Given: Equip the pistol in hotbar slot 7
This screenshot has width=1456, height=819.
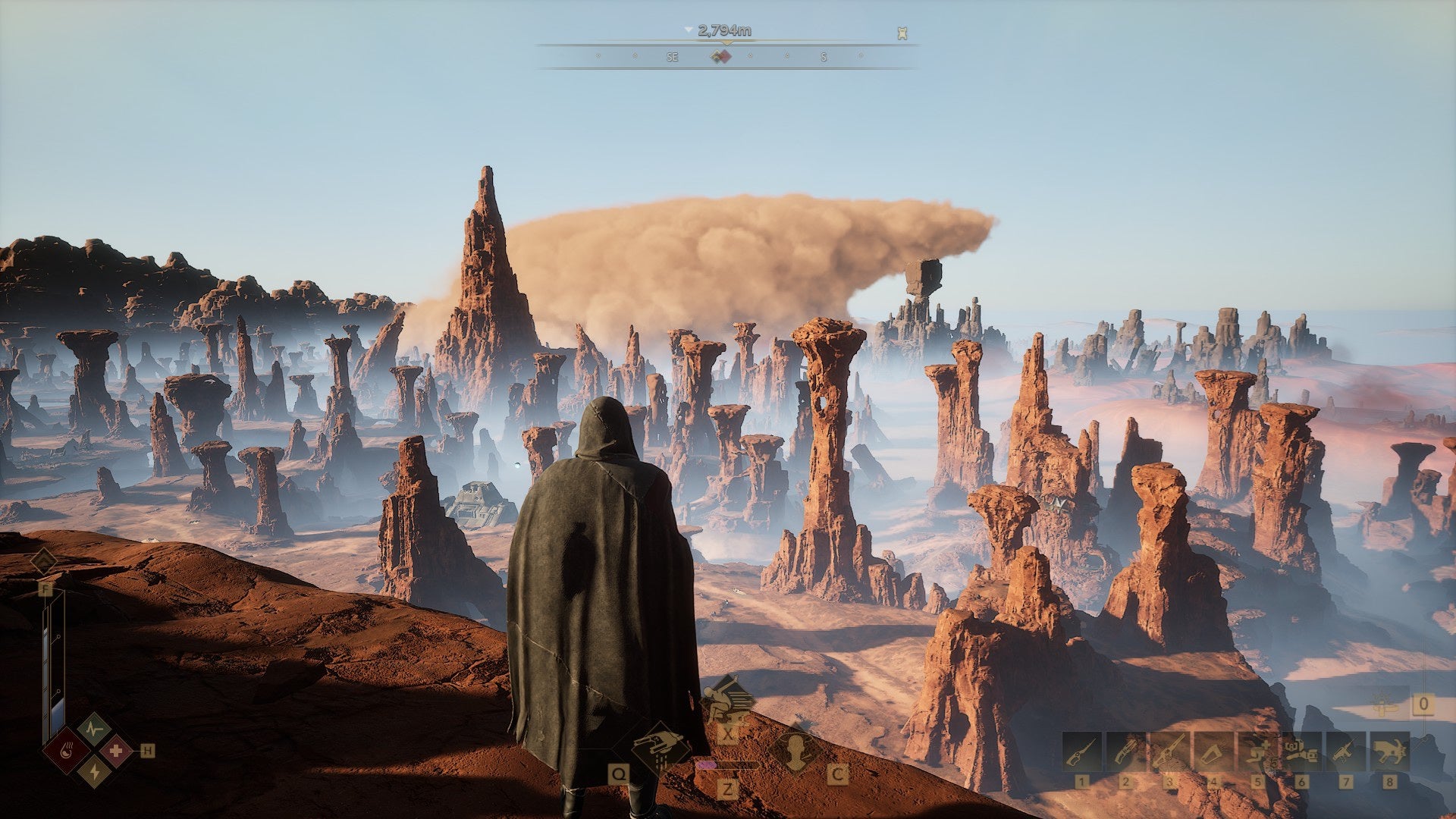Looking at the screenshot, I should [1345, 752].
